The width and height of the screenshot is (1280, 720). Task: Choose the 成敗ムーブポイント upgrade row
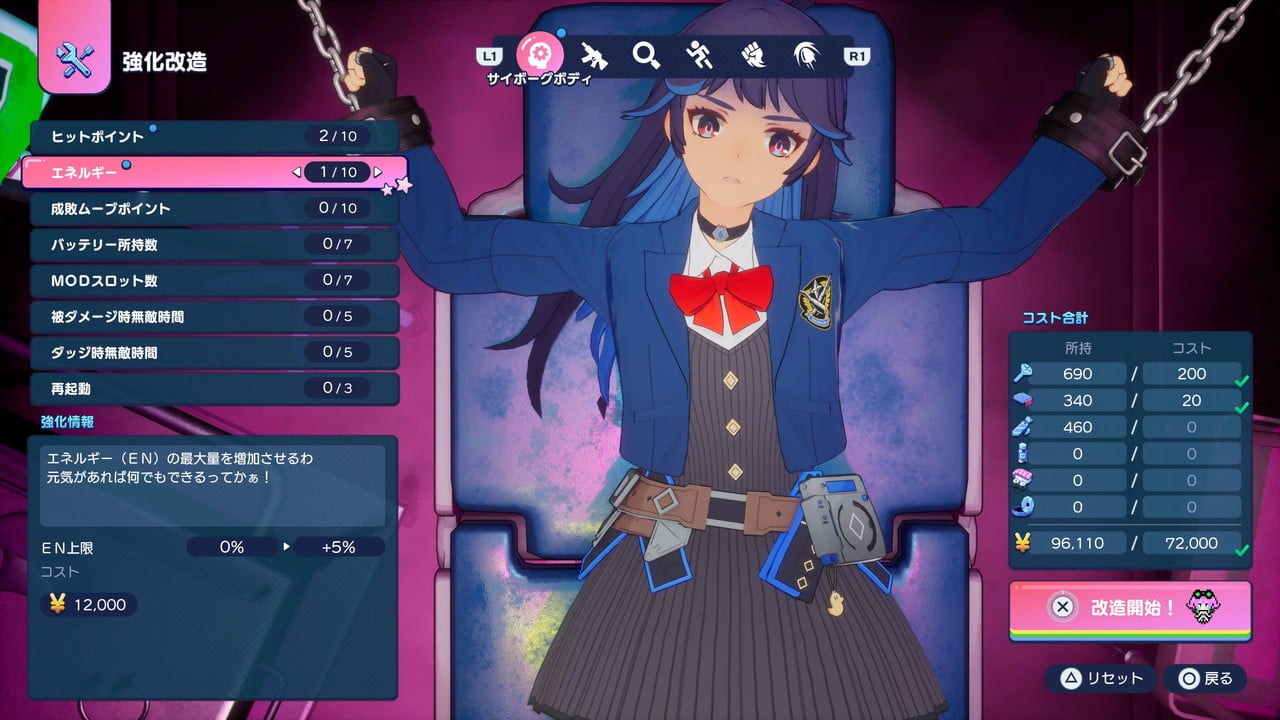(214, 208)
